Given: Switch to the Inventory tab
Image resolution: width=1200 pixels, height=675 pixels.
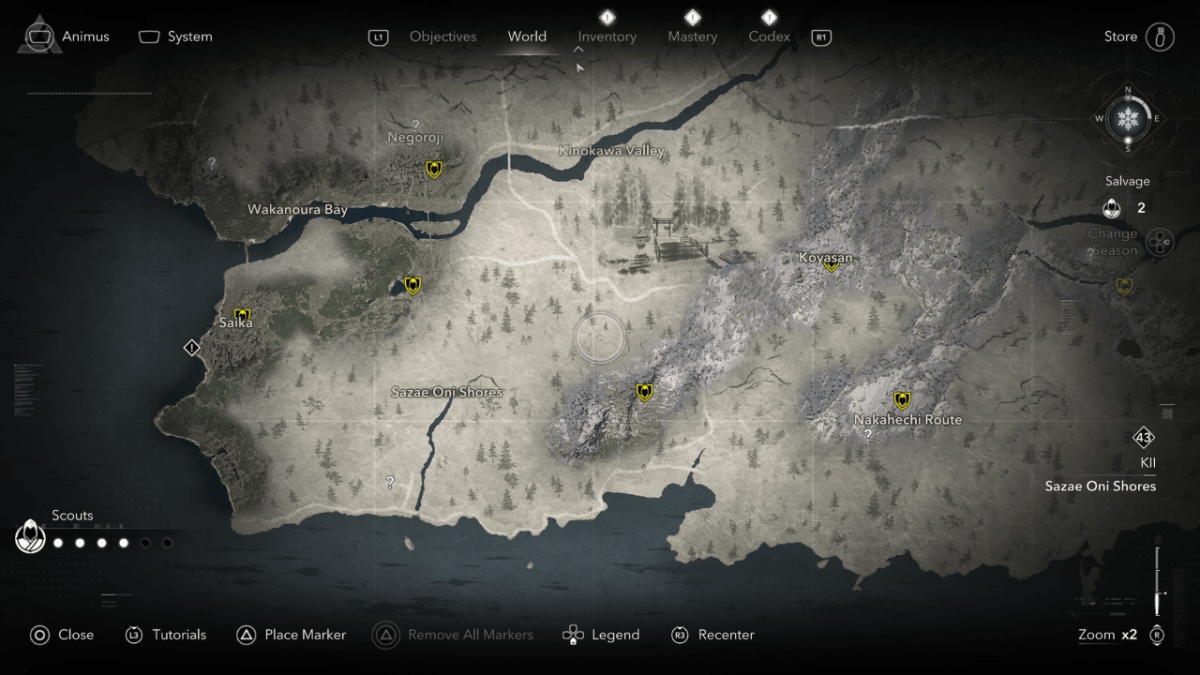Looking at the screenshot, I should tap(607, 37).
